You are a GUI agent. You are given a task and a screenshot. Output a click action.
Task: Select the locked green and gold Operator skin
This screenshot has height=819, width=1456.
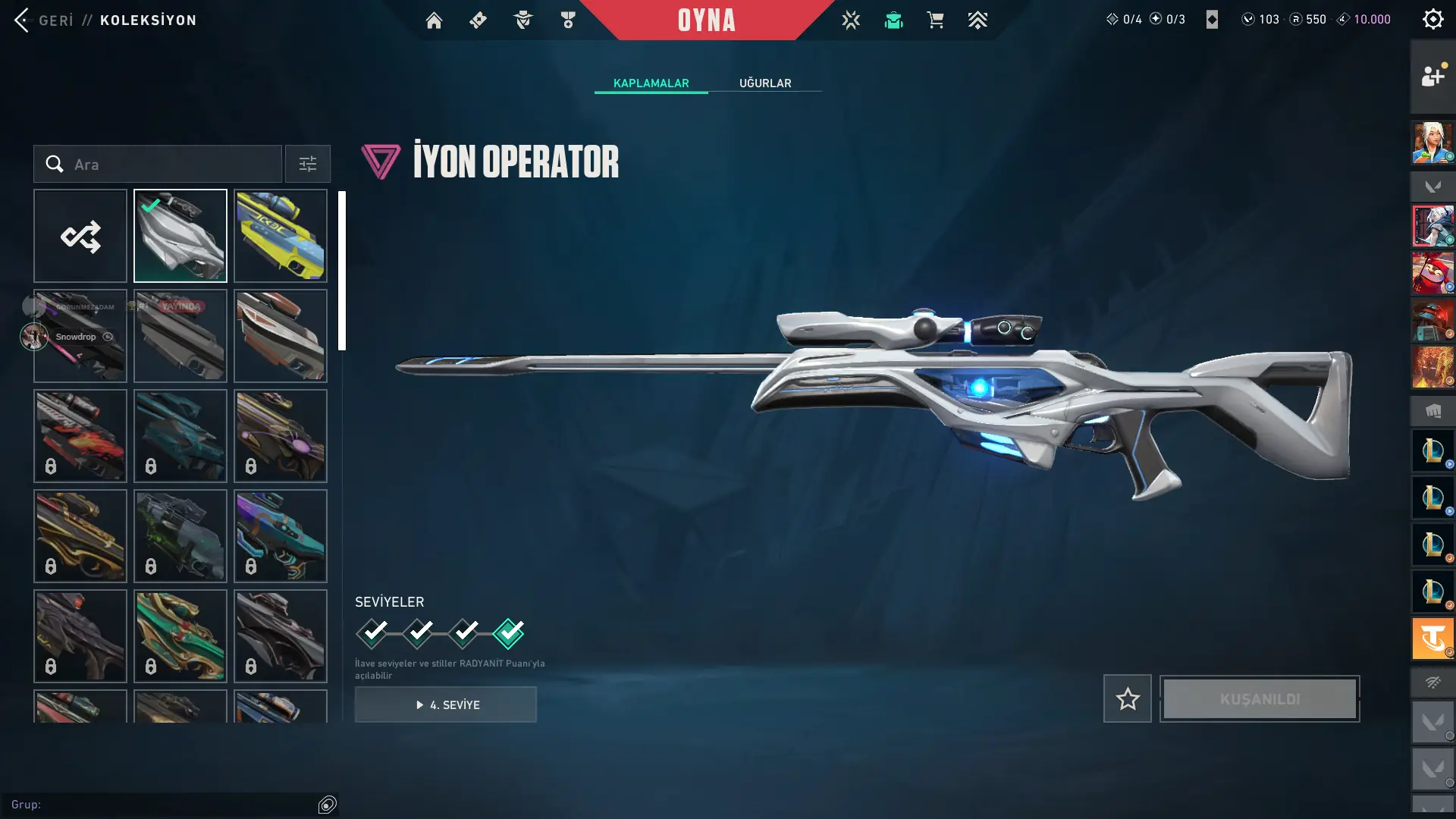[180, 636]
